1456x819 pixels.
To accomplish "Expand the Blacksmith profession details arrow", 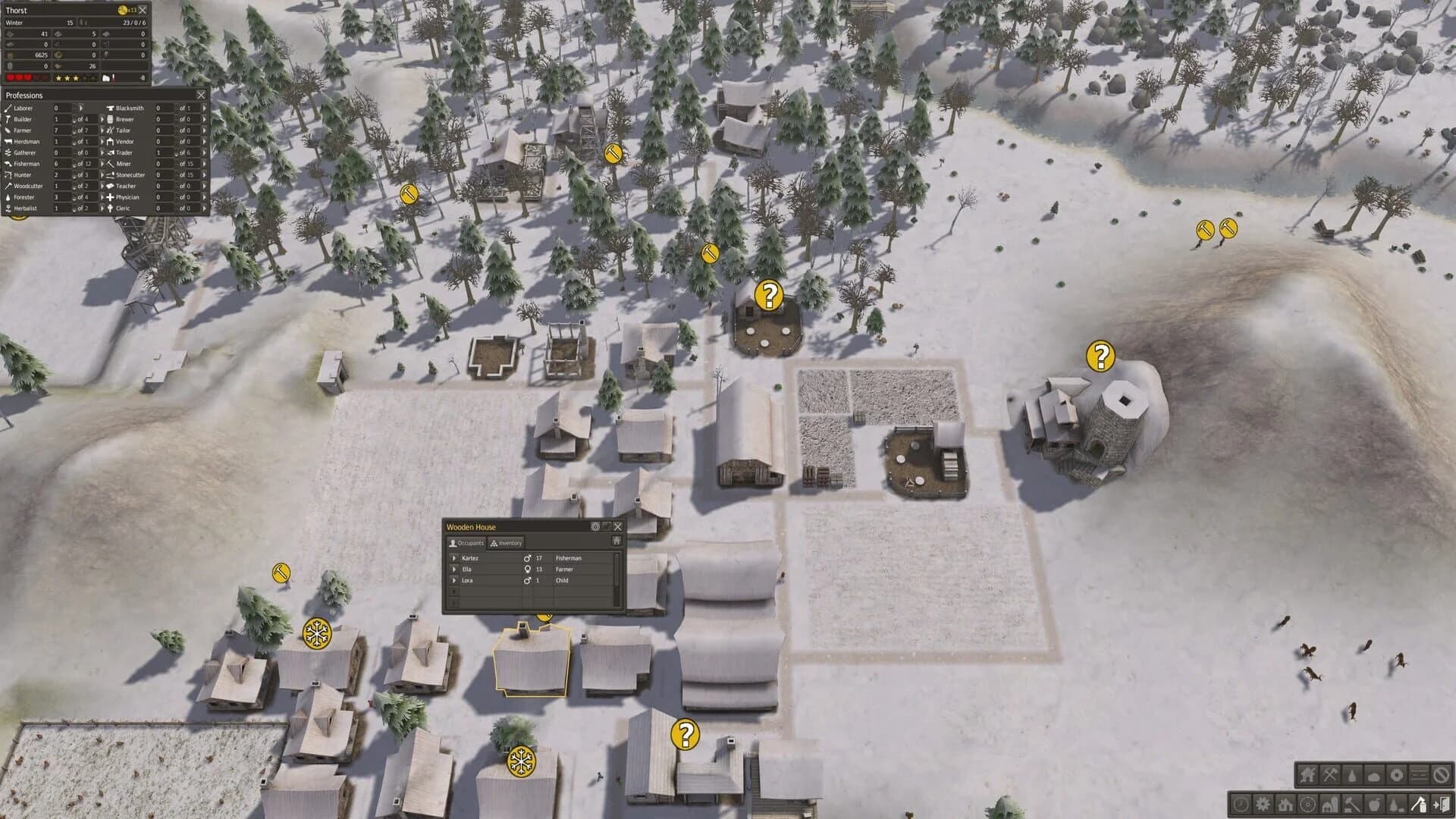I will point(203,108).
